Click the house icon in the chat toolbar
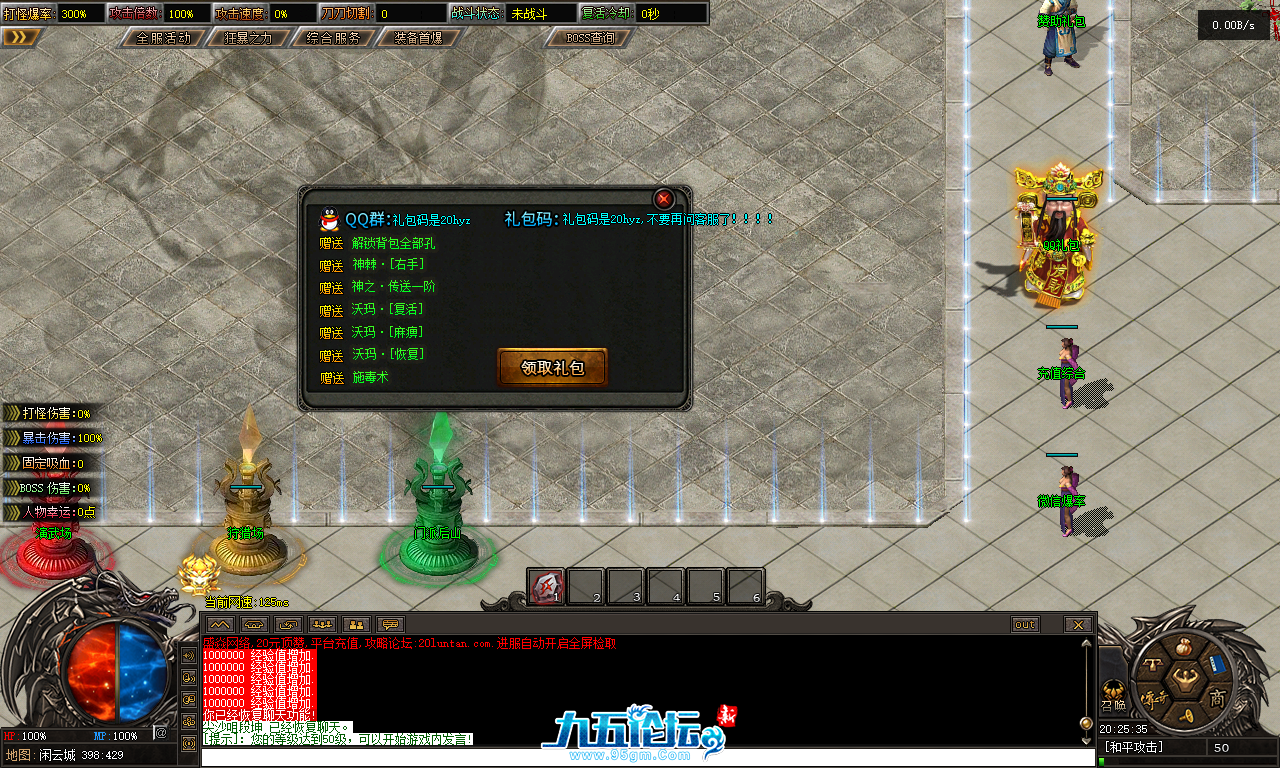 (x=253, y=623)
